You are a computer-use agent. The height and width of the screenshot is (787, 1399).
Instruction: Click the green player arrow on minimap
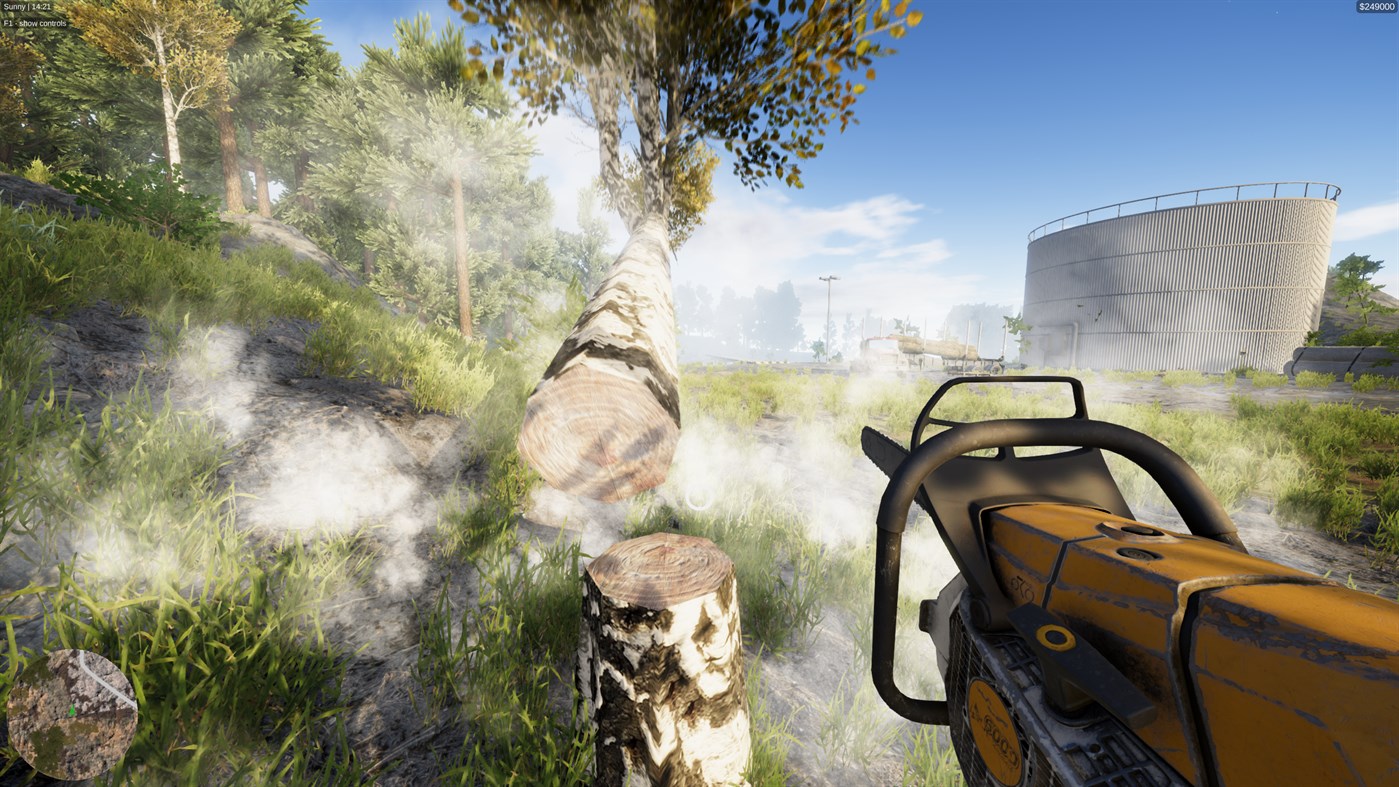point(70,710)
